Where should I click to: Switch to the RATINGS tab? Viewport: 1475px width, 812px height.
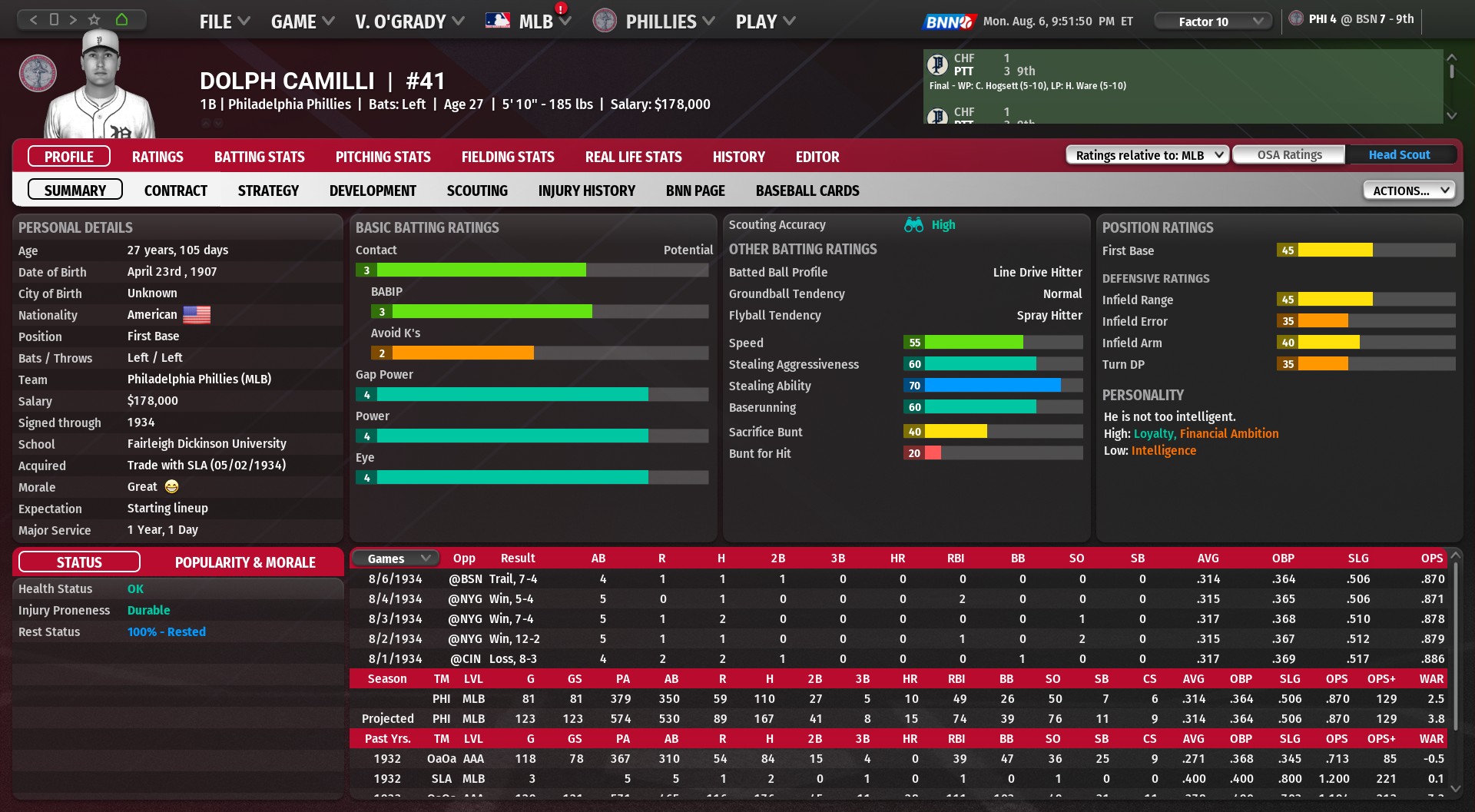tap(157, 157)
